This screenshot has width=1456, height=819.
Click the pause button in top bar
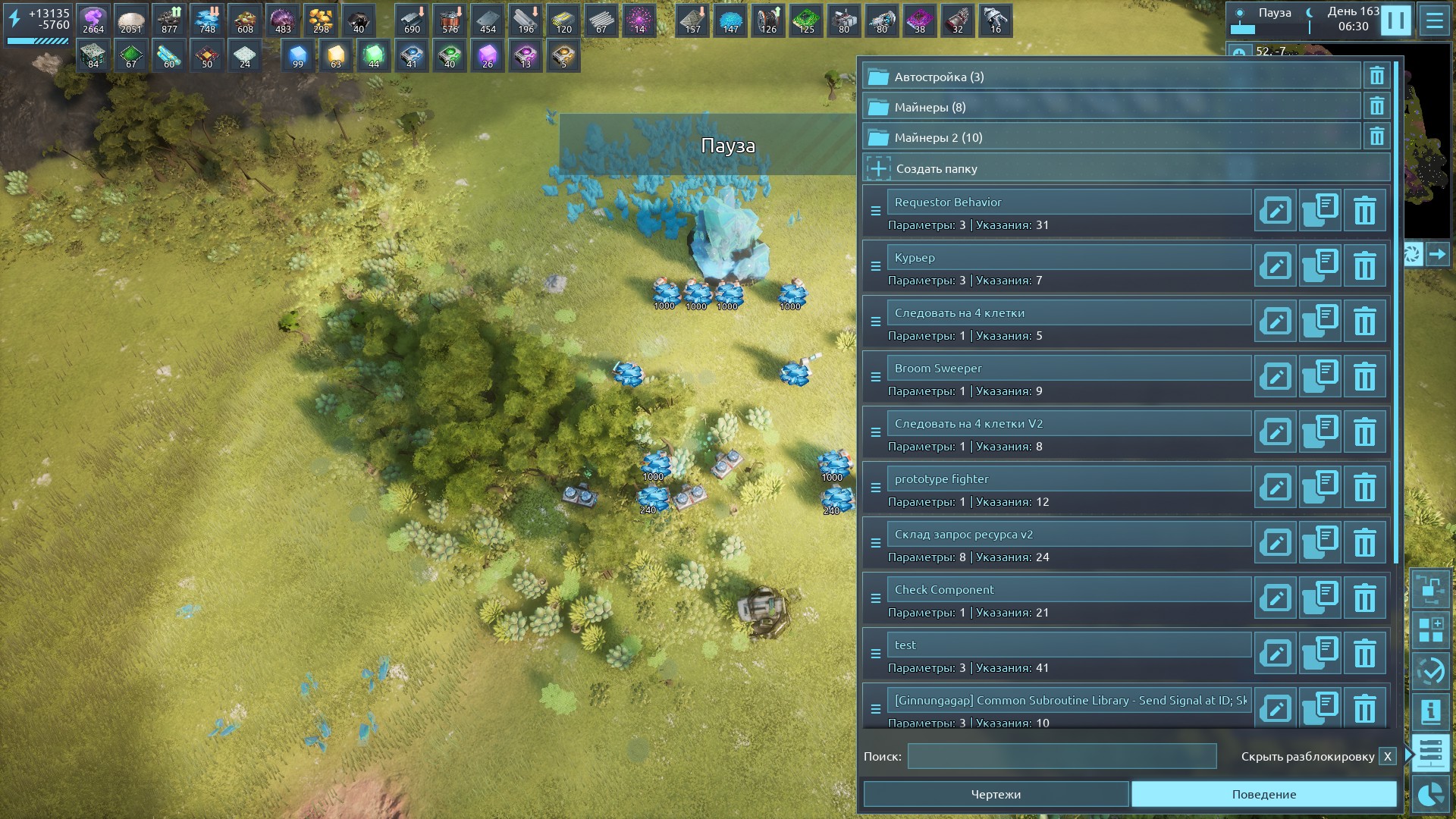click(1395, 20)
